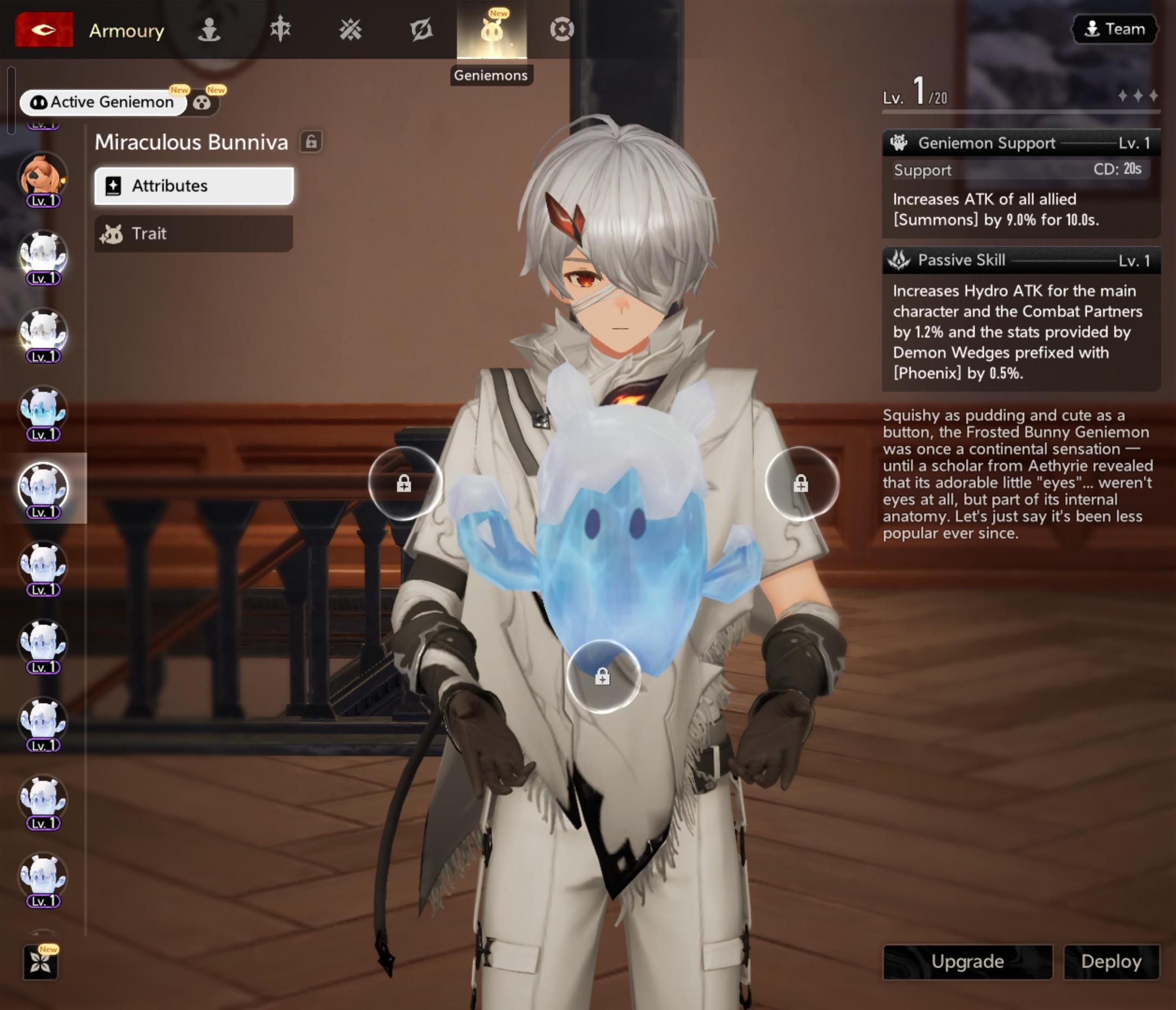The image size is (1176, 1010).
Task: Show the Attributes section
Action: click(193, 186)
